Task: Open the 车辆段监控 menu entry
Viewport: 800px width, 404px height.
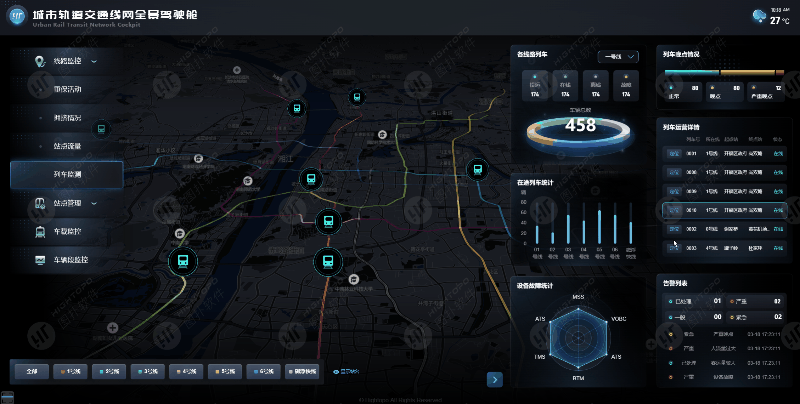Action: (67, 260)
